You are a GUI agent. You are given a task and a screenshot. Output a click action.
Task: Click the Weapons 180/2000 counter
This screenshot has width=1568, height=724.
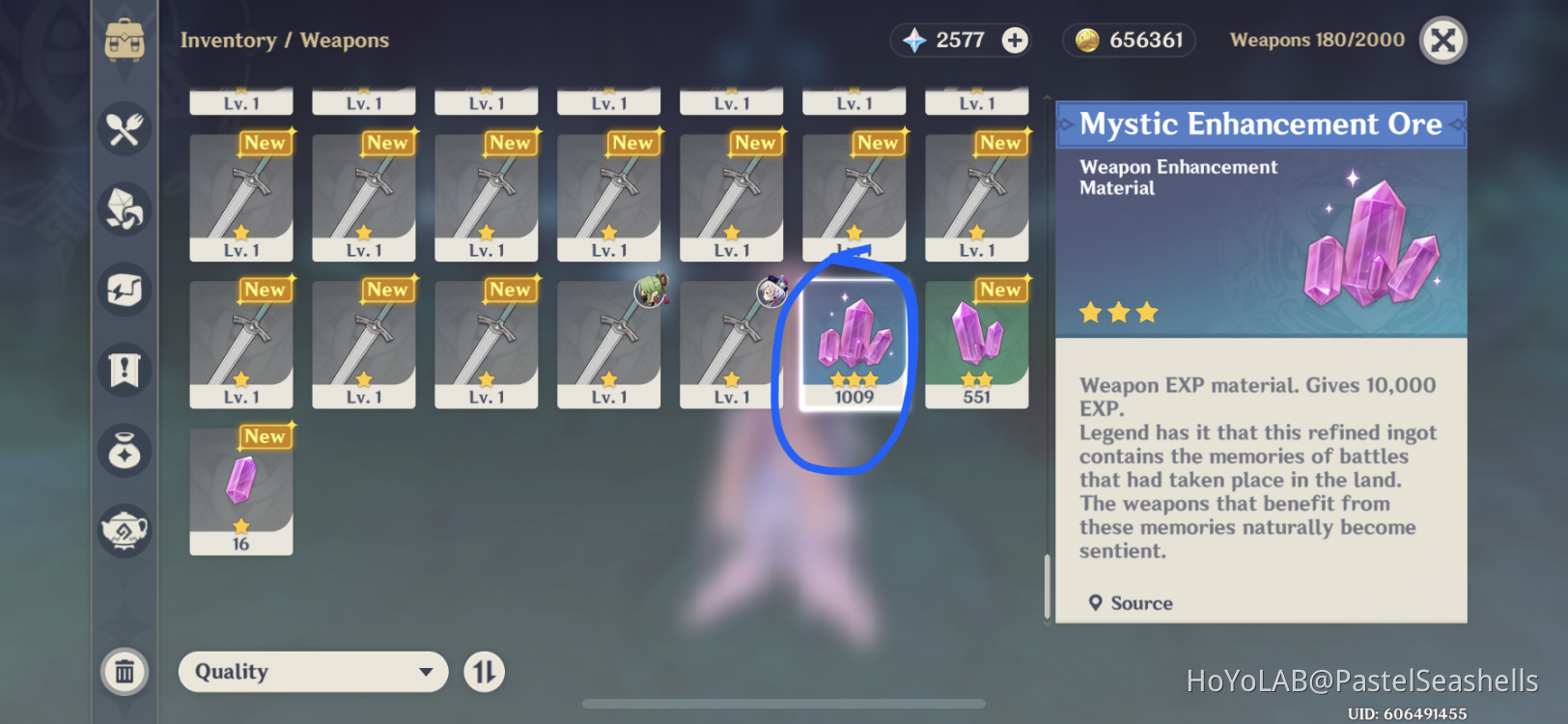(x=1316, y=40)
